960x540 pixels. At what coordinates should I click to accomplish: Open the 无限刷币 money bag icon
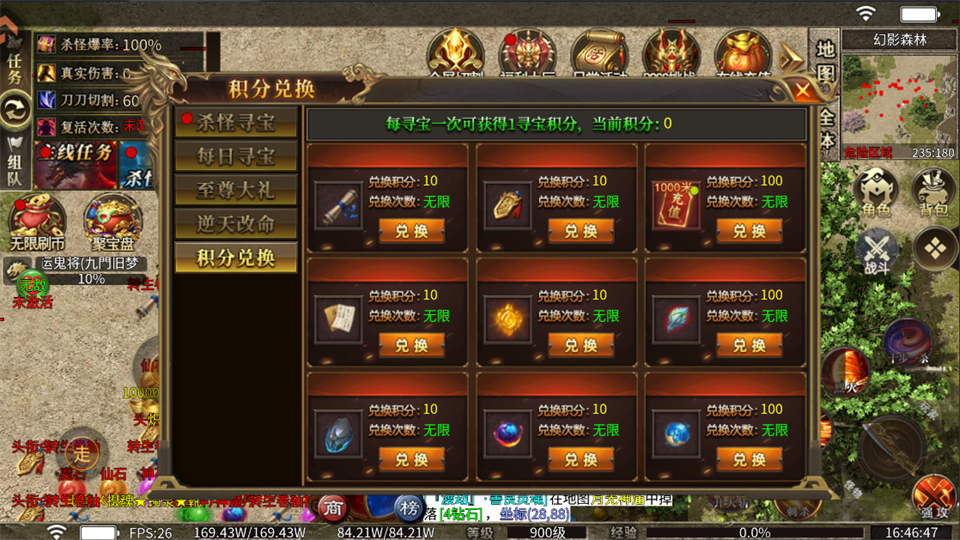coord(37,221)
